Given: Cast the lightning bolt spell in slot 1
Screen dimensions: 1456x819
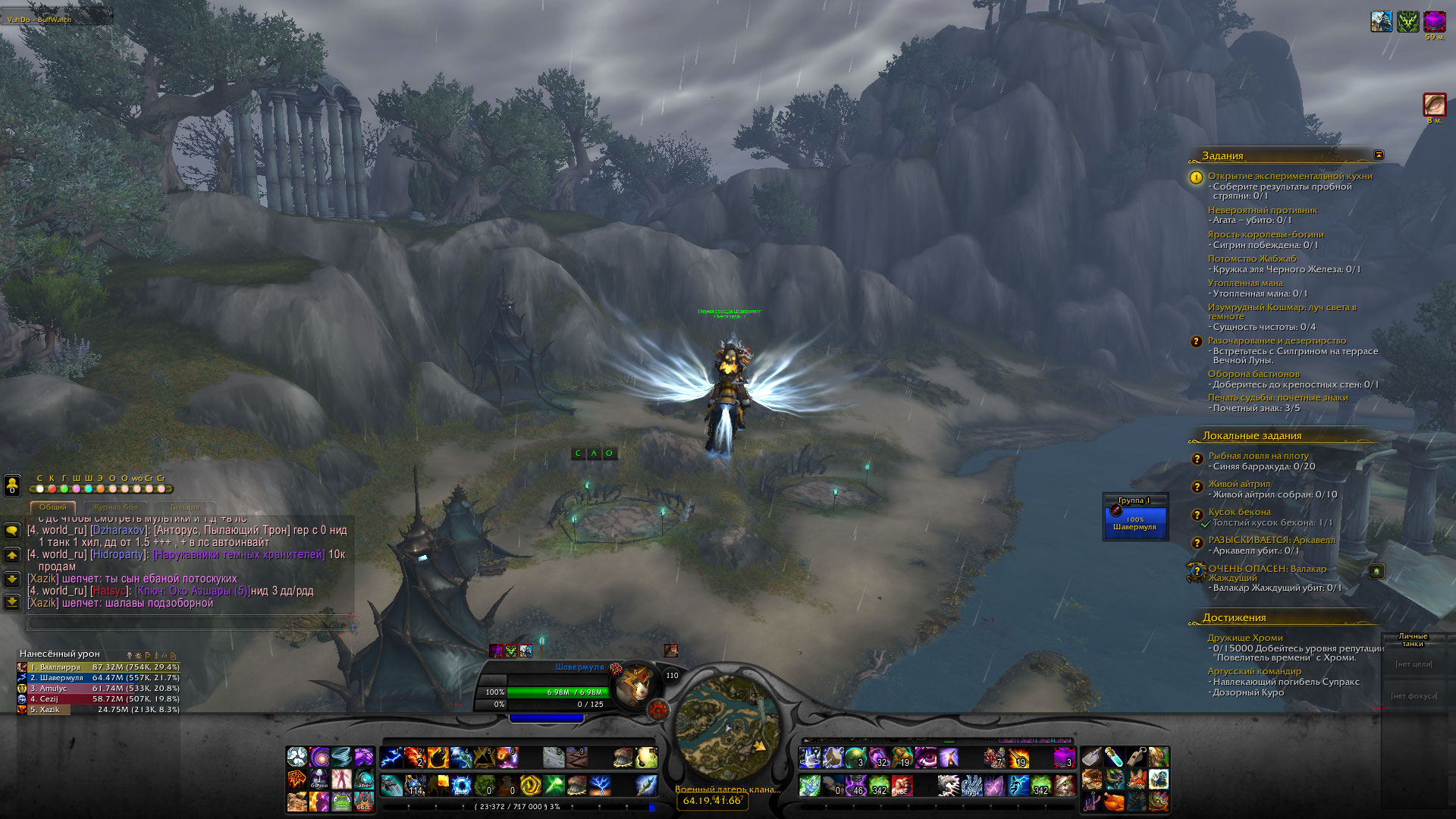Looking at the screenshot, I should (392, 757).
